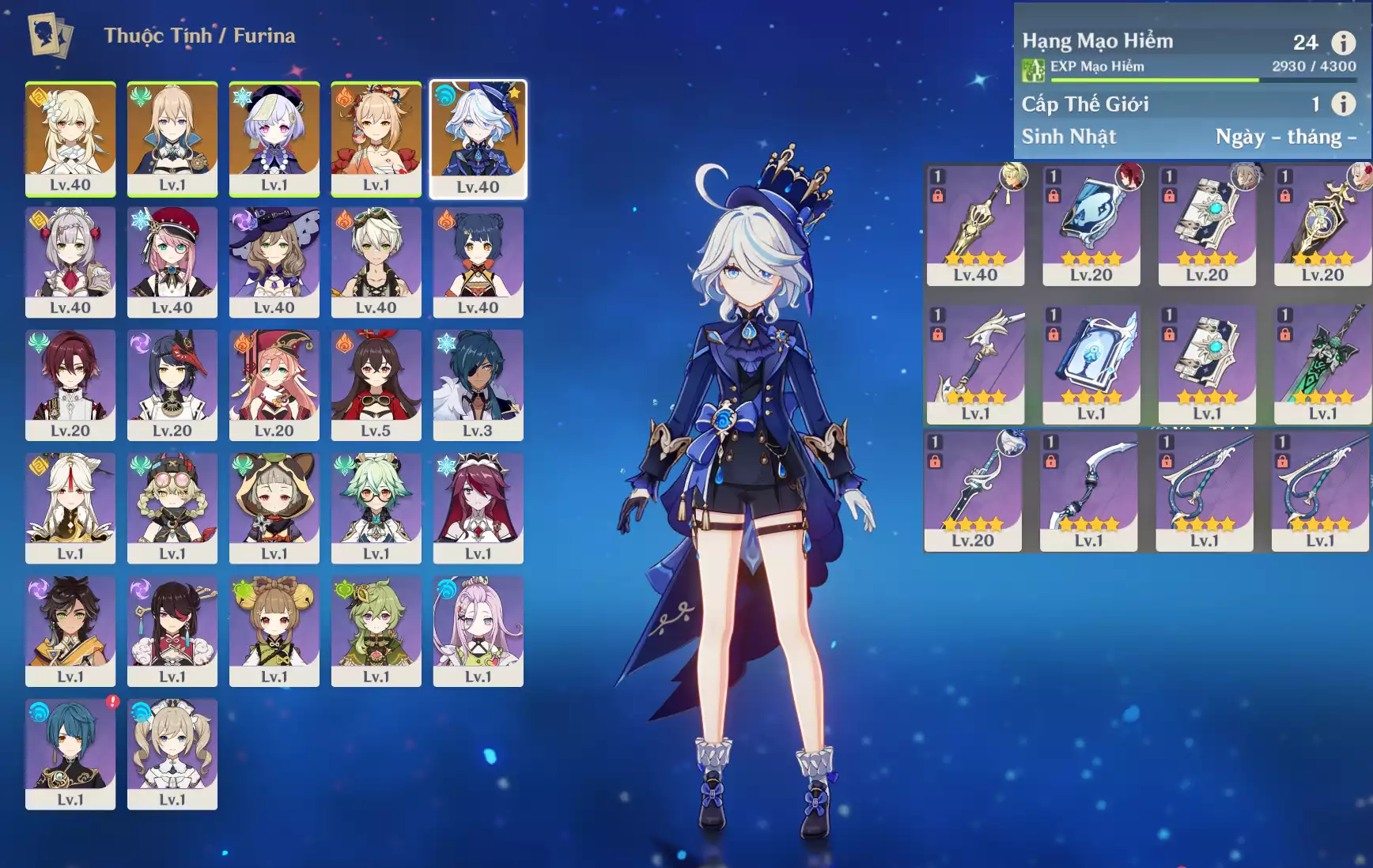Open the Adventure Rank info icon

click(1343, 43)
